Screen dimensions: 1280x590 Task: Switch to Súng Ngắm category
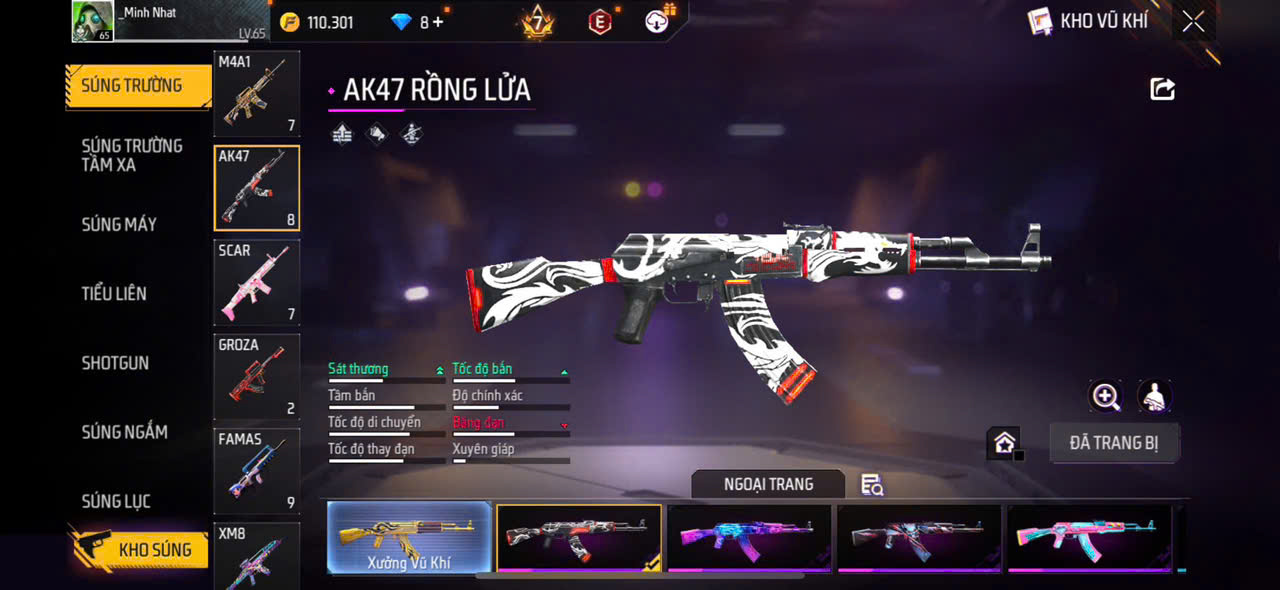(124, 432)
